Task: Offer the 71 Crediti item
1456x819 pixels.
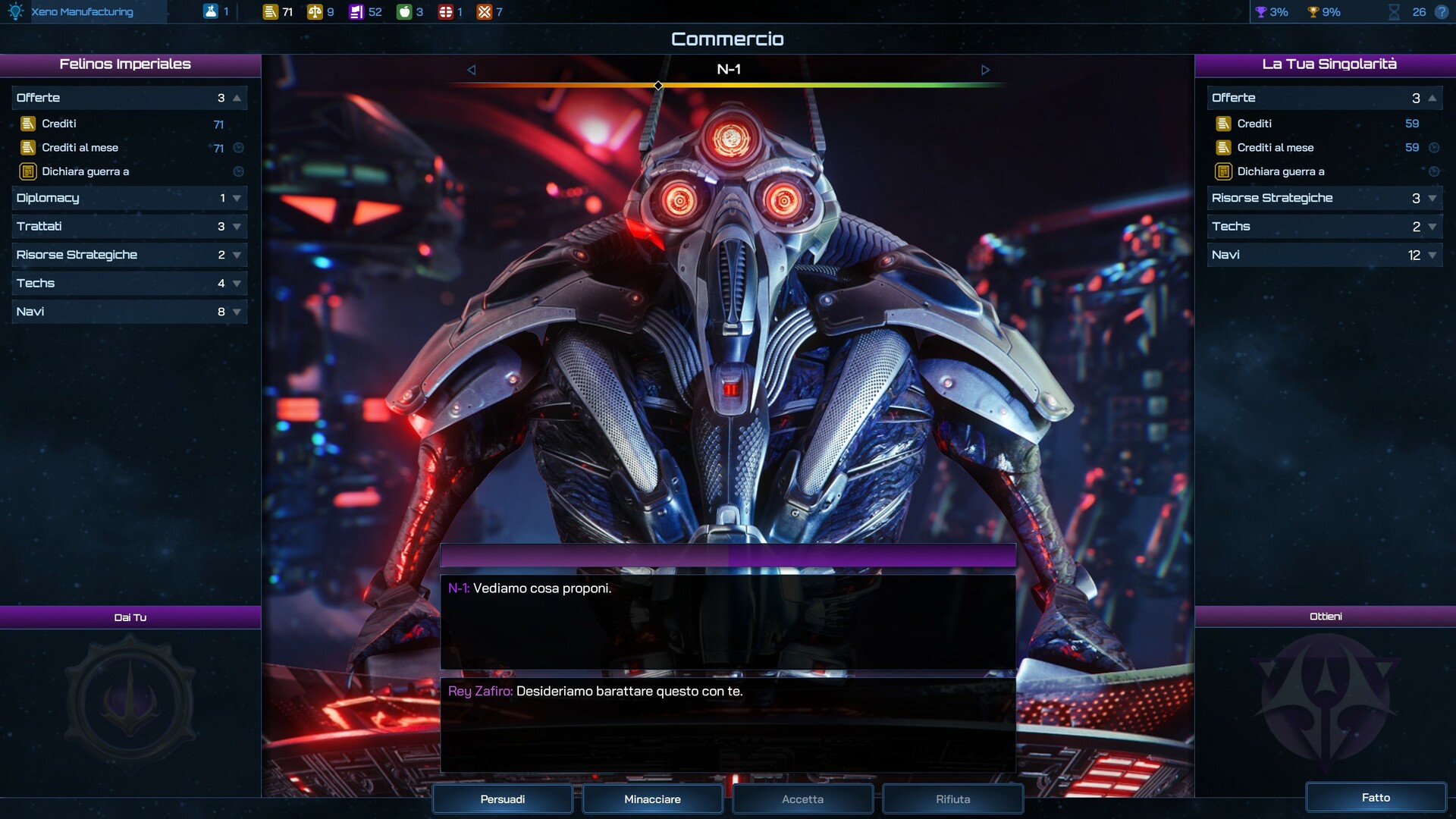Action: click(x=121, y=124)
